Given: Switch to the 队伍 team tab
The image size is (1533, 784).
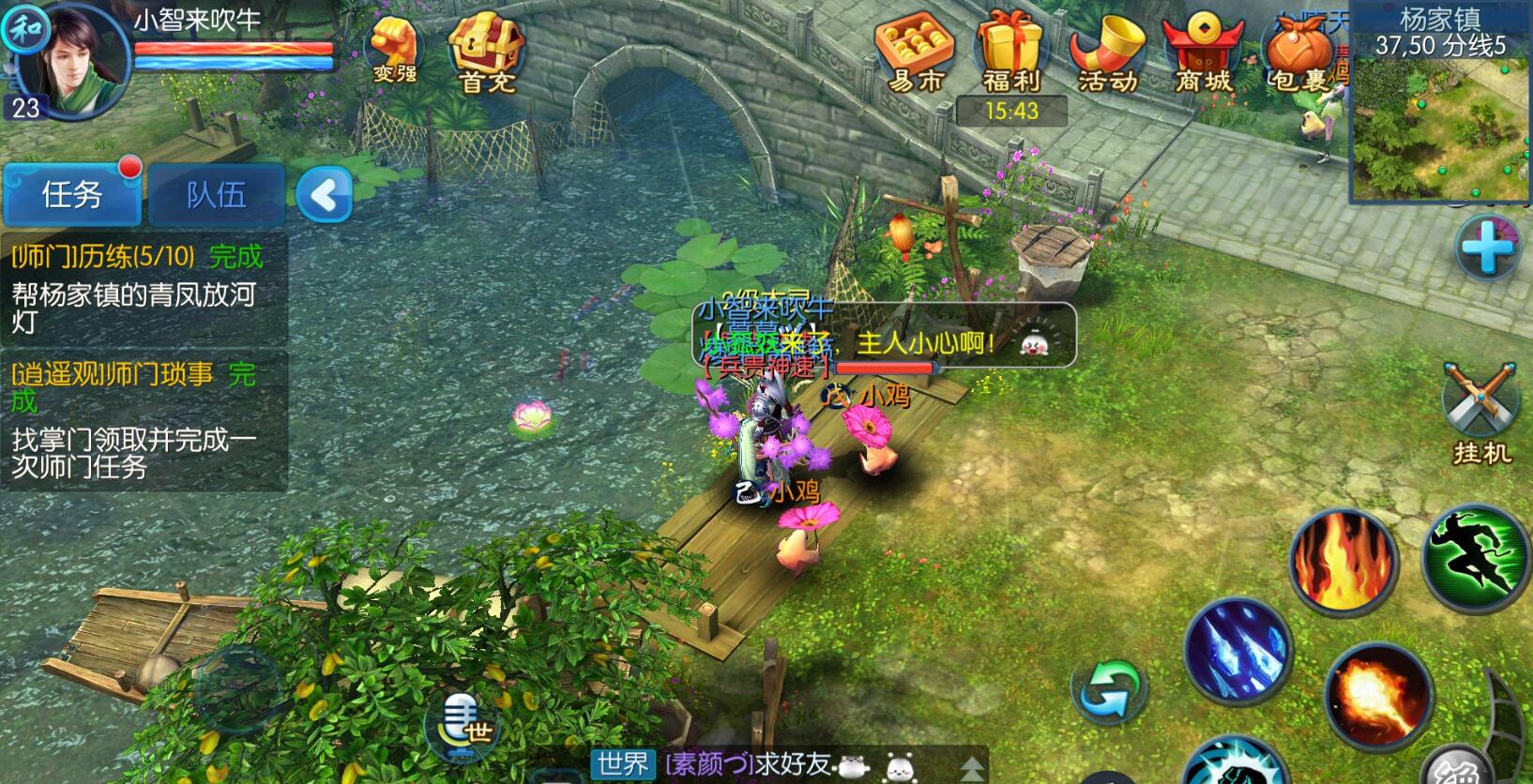Looking at the screenshot, I should click(216, 194).
